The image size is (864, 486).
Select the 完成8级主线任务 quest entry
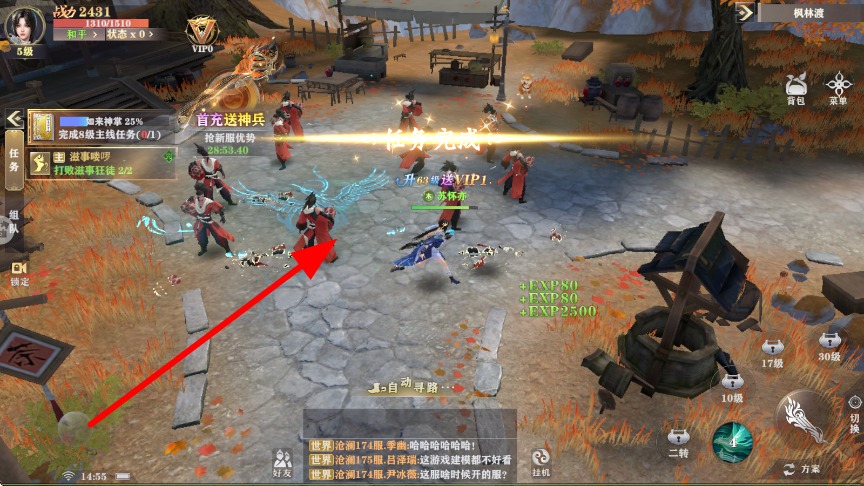point(100,127)
